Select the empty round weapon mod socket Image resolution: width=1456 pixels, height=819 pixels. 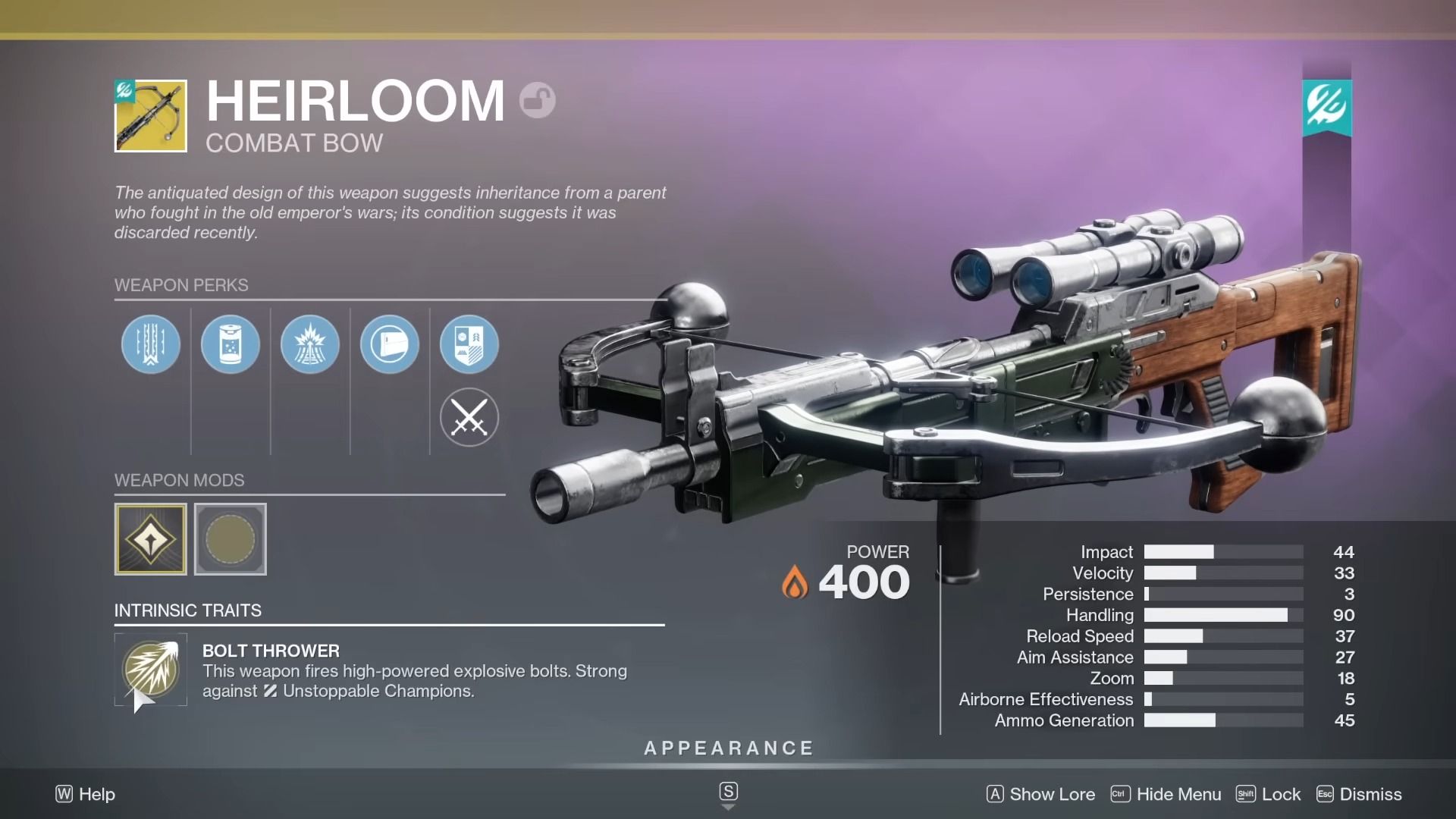click(231, 539)
